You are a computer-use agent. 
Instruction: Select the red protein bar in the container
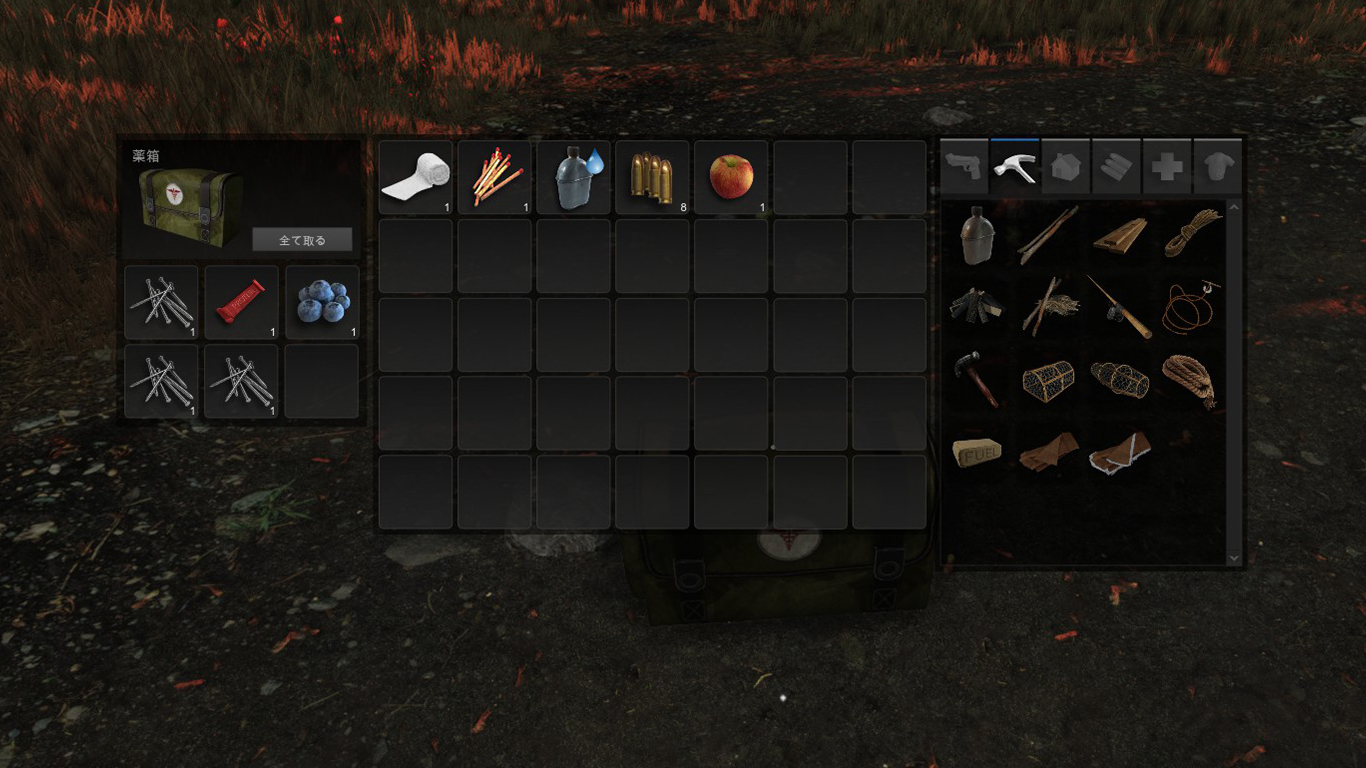pyautogui.click(x=241, y=301)
